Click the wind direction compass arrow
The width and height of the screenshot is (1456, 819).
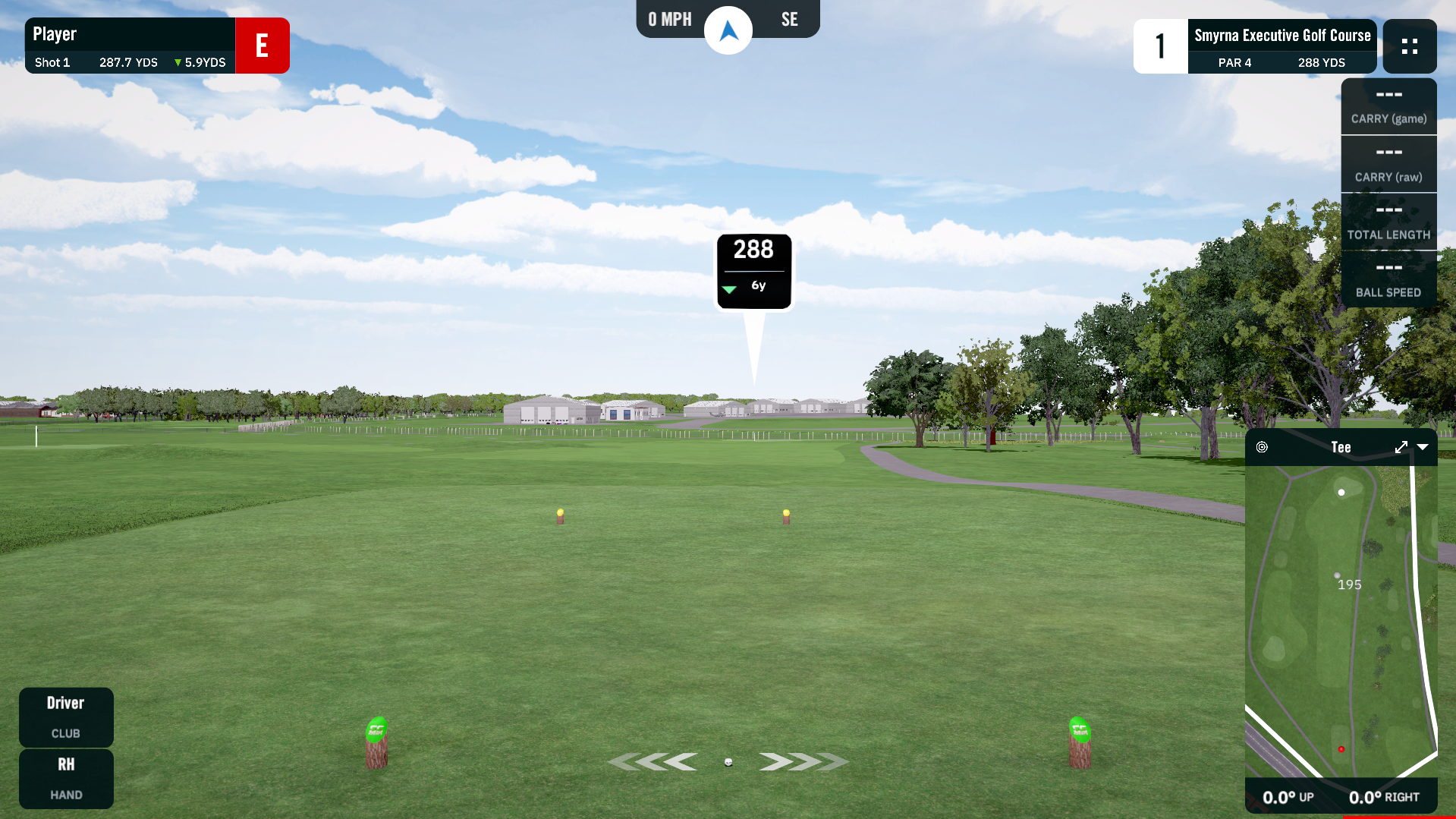point(728,30)
